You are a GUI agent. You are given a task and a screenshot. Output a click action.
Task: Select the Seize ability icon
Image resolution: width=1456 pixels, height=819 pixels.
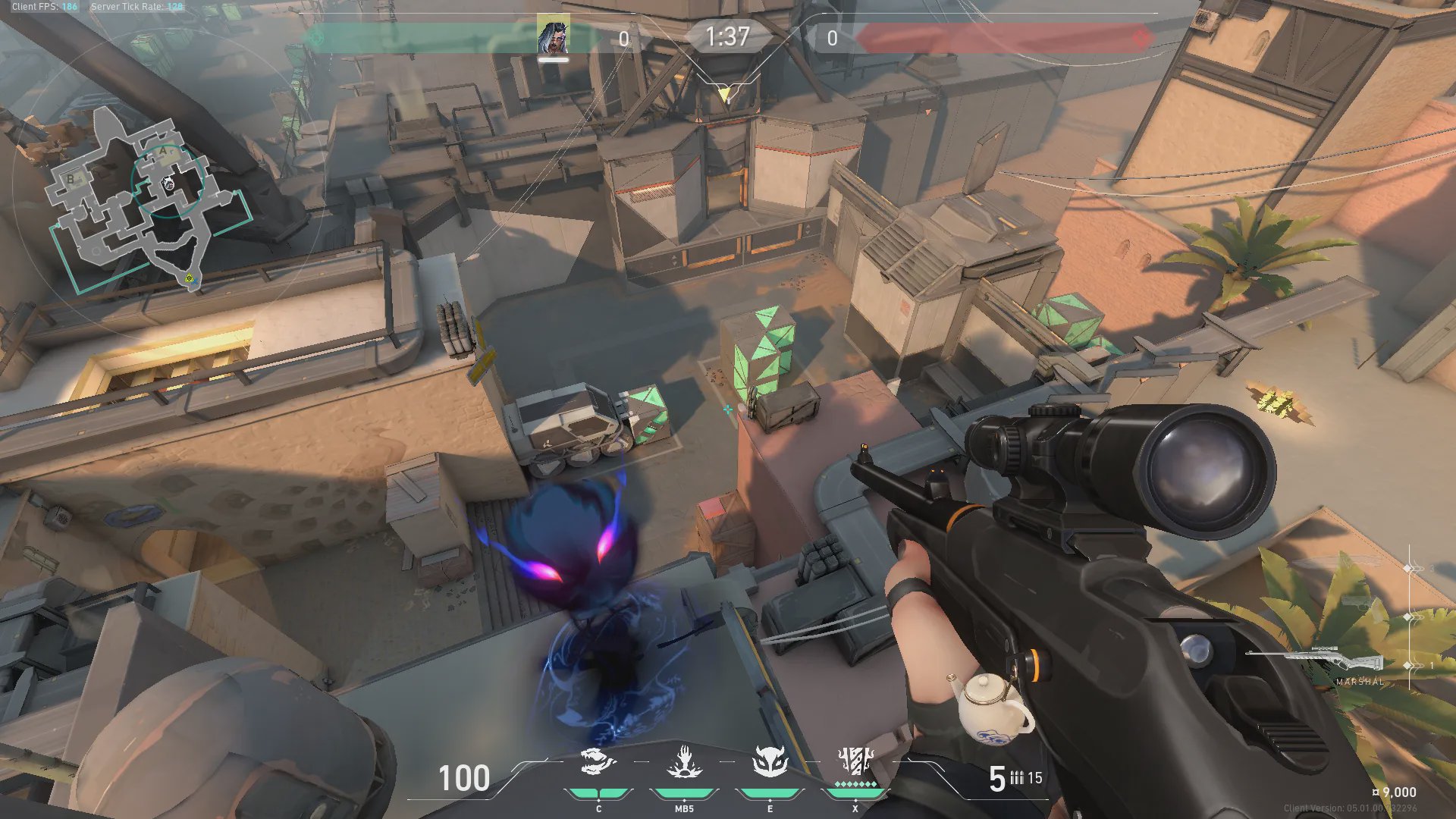684,762
